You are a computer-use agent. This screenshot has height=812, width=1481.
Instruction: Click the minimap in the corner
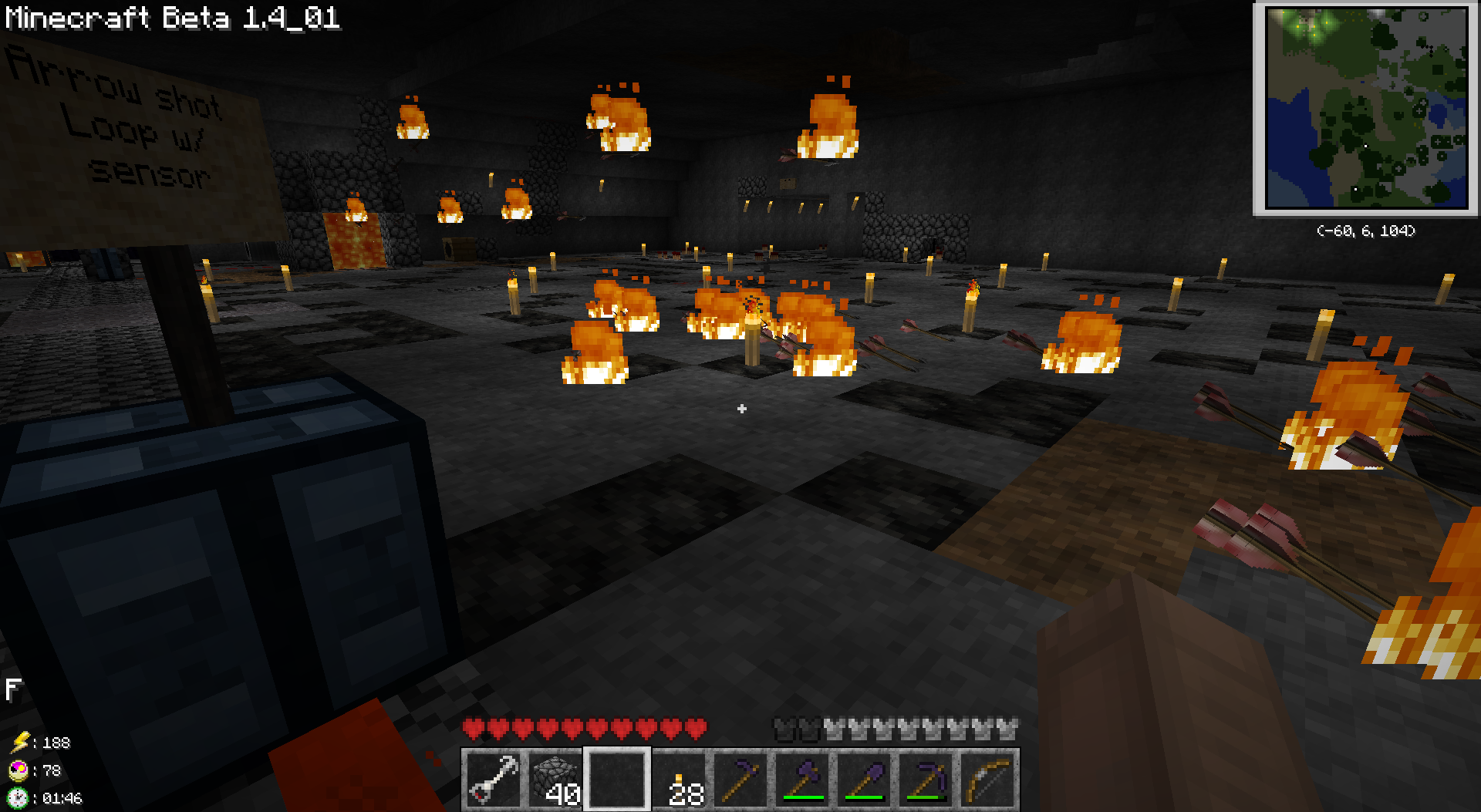point(1366,109)
